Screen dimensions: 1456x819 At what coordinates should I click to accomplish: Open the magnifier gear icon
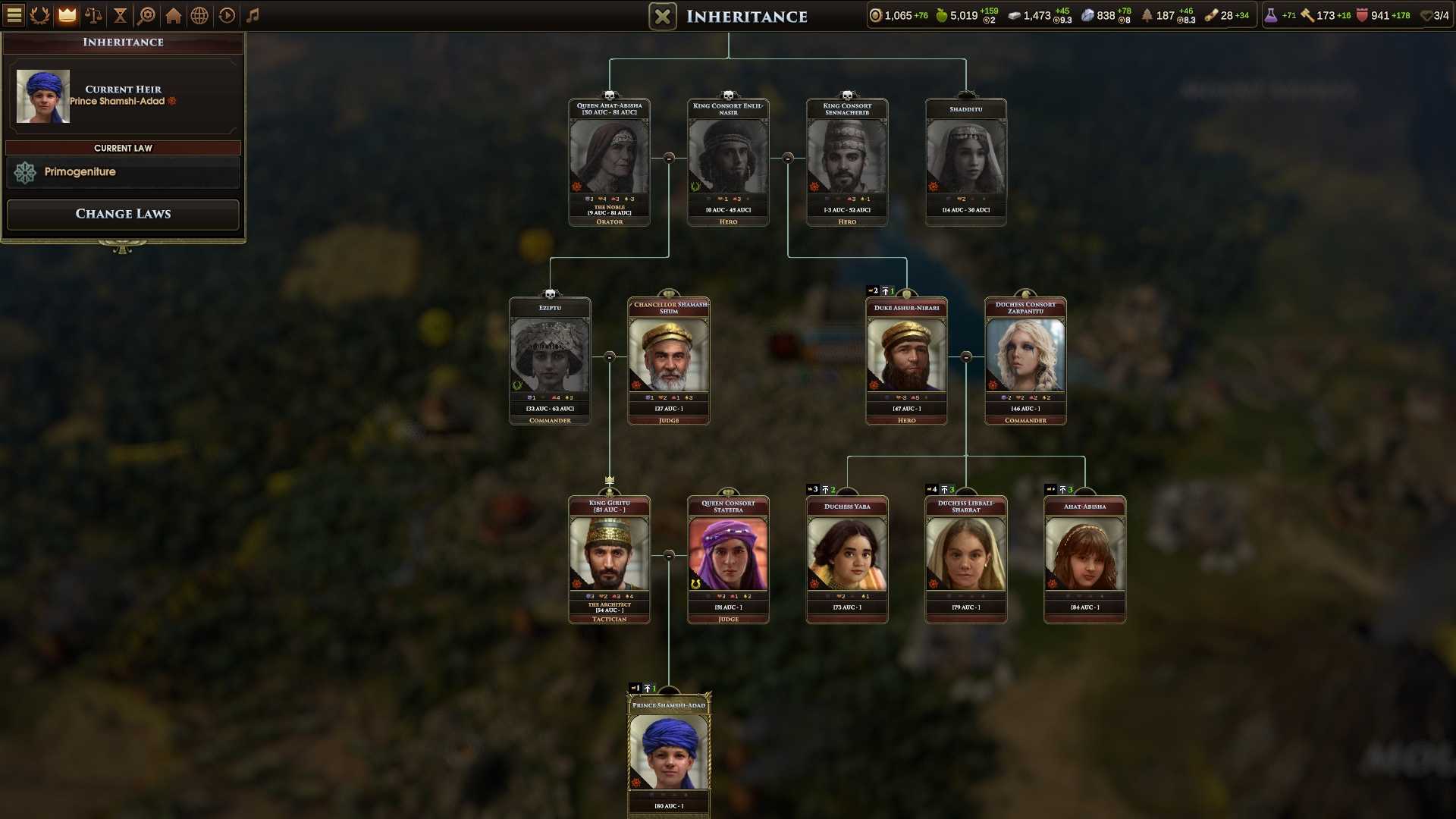click(146, 15)
